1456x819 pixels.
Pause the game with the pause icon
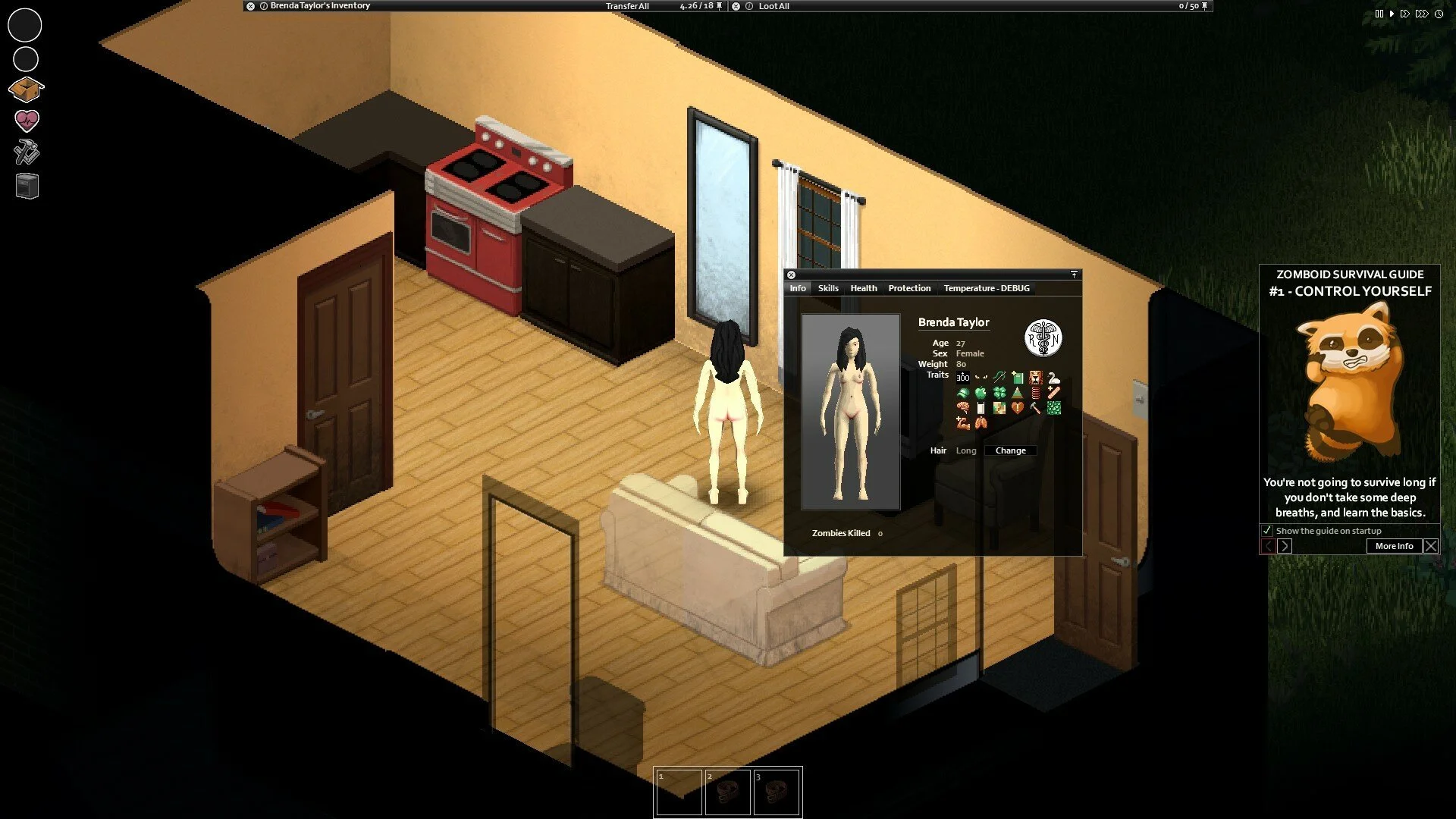1379,14
